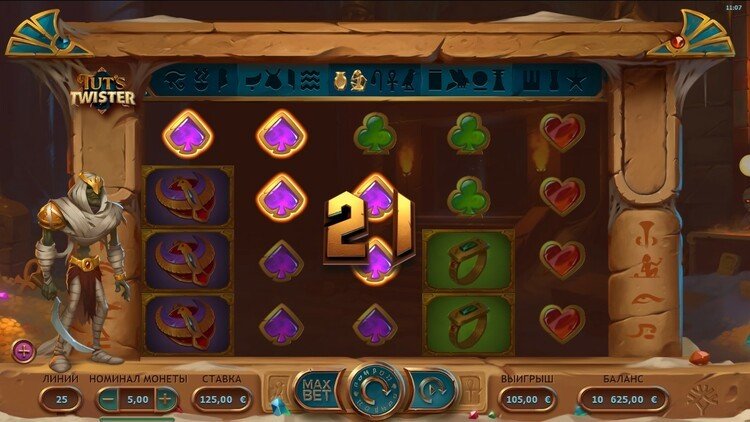Increase the coin value with the plus button
The width and height of the screenshot is (750, 422).
[x=165, y=399]
